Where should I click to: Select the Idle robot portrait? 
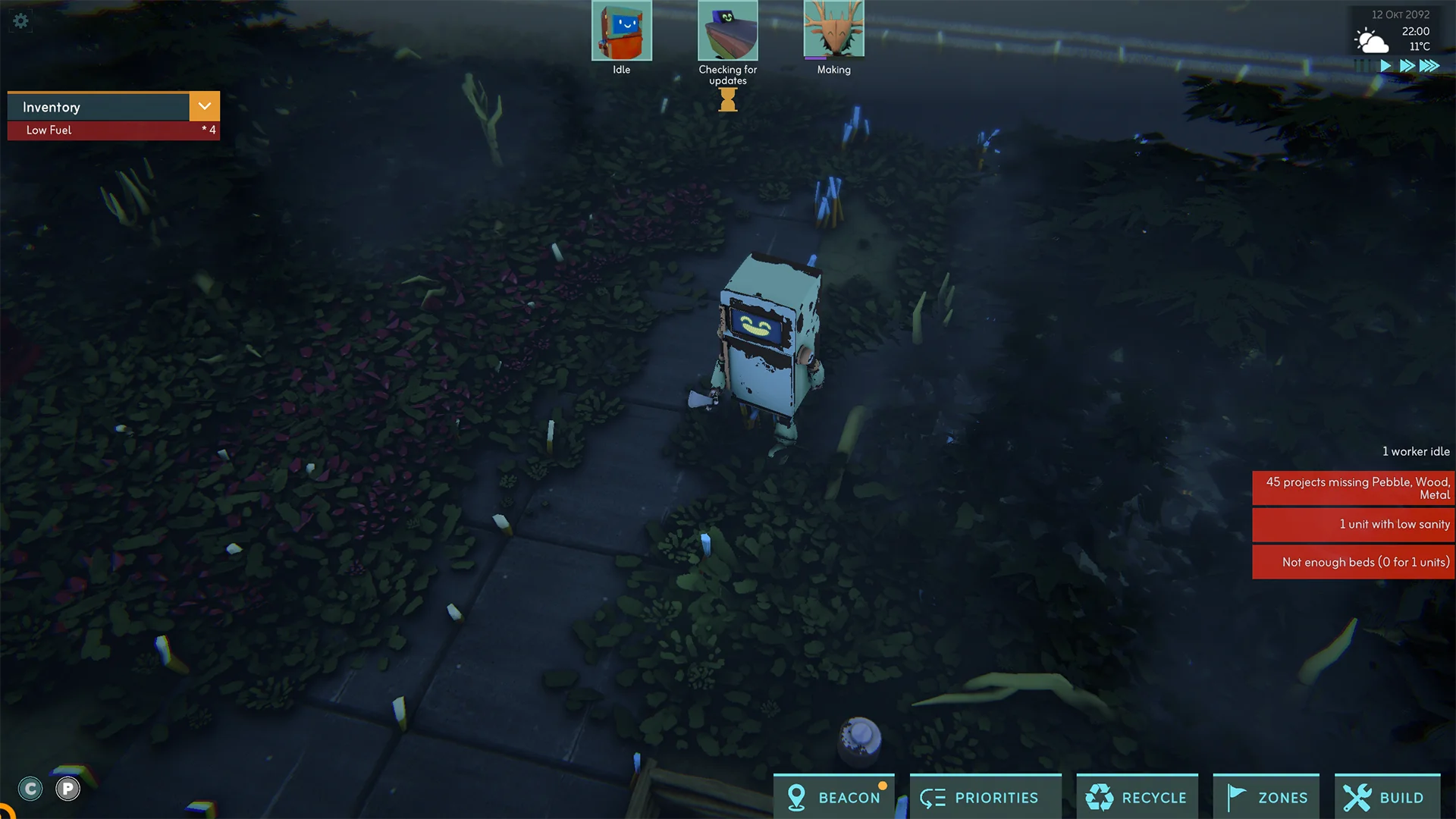click(x=621, y=31)
